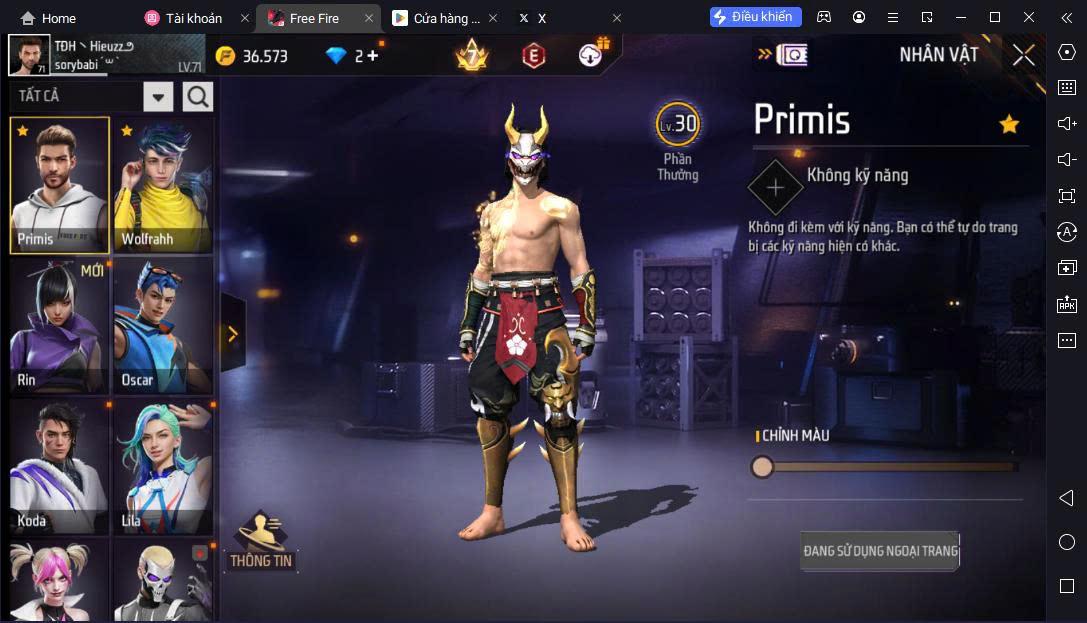Switch to the Cửa hàng window tab
The width and height of the screenshot is (1087, 623).
(436, 18)
